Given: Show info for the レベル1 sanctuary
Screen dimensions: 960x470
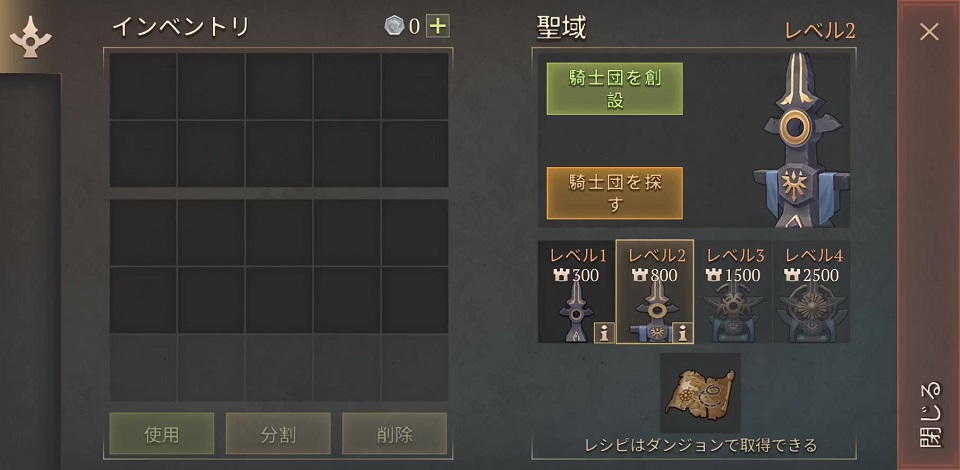Looking at the screenshot, I should (x=603, y=334).
